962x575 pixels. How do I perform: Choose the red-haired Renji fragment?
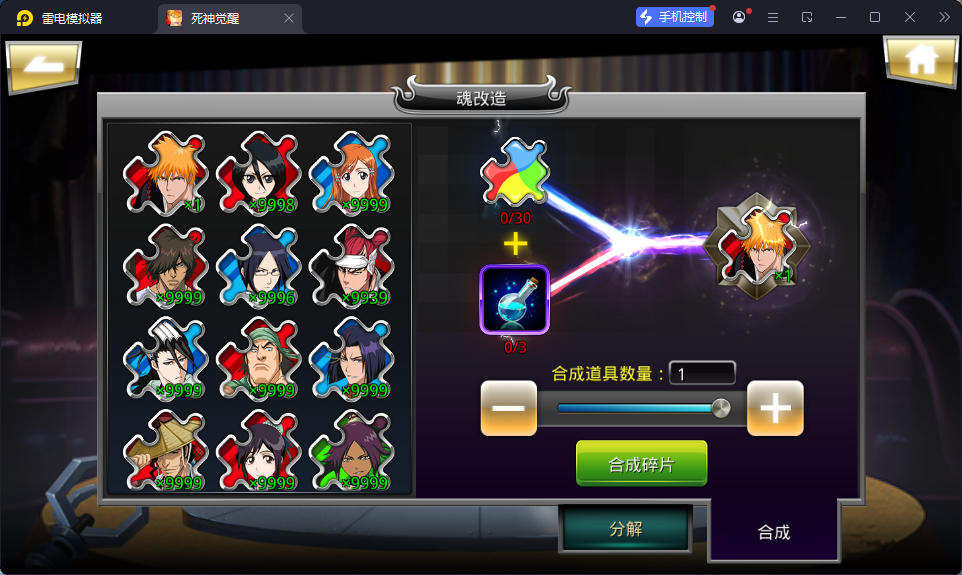(351, 266)
